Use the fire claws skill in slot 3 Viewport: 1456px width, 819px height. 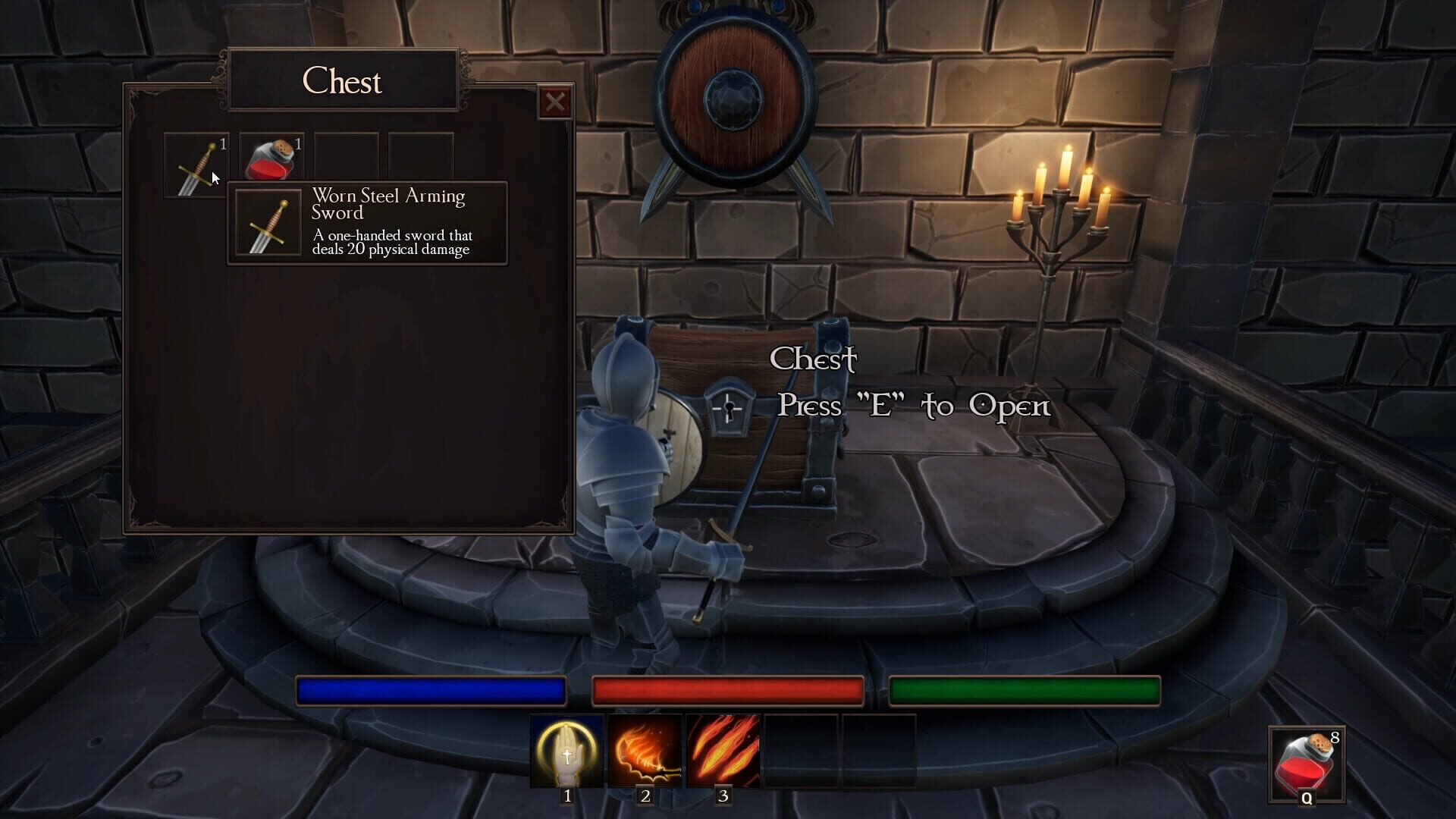point(723,752)
